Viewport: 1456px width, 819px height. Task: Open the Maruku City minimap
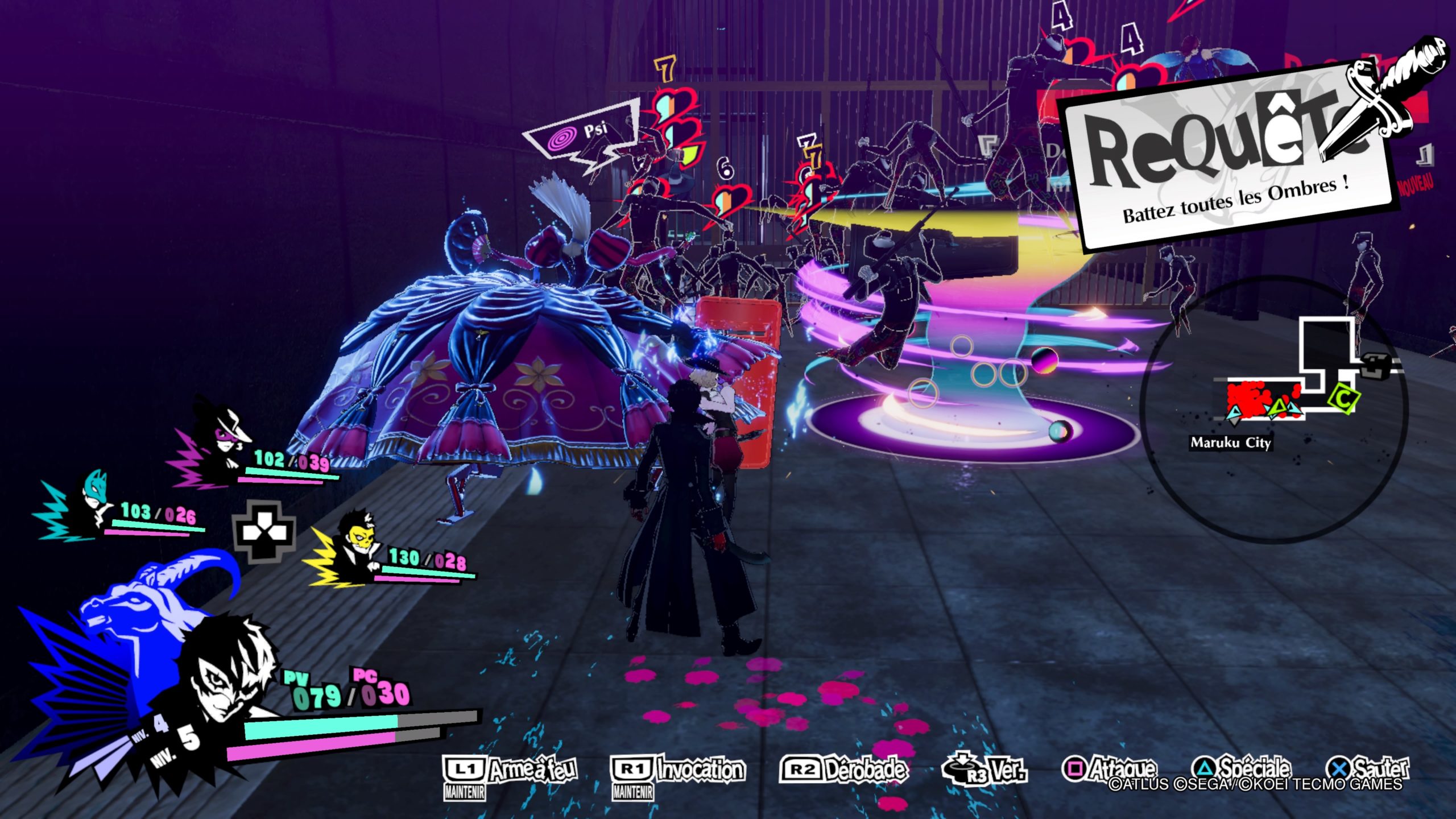point(1273,408)
